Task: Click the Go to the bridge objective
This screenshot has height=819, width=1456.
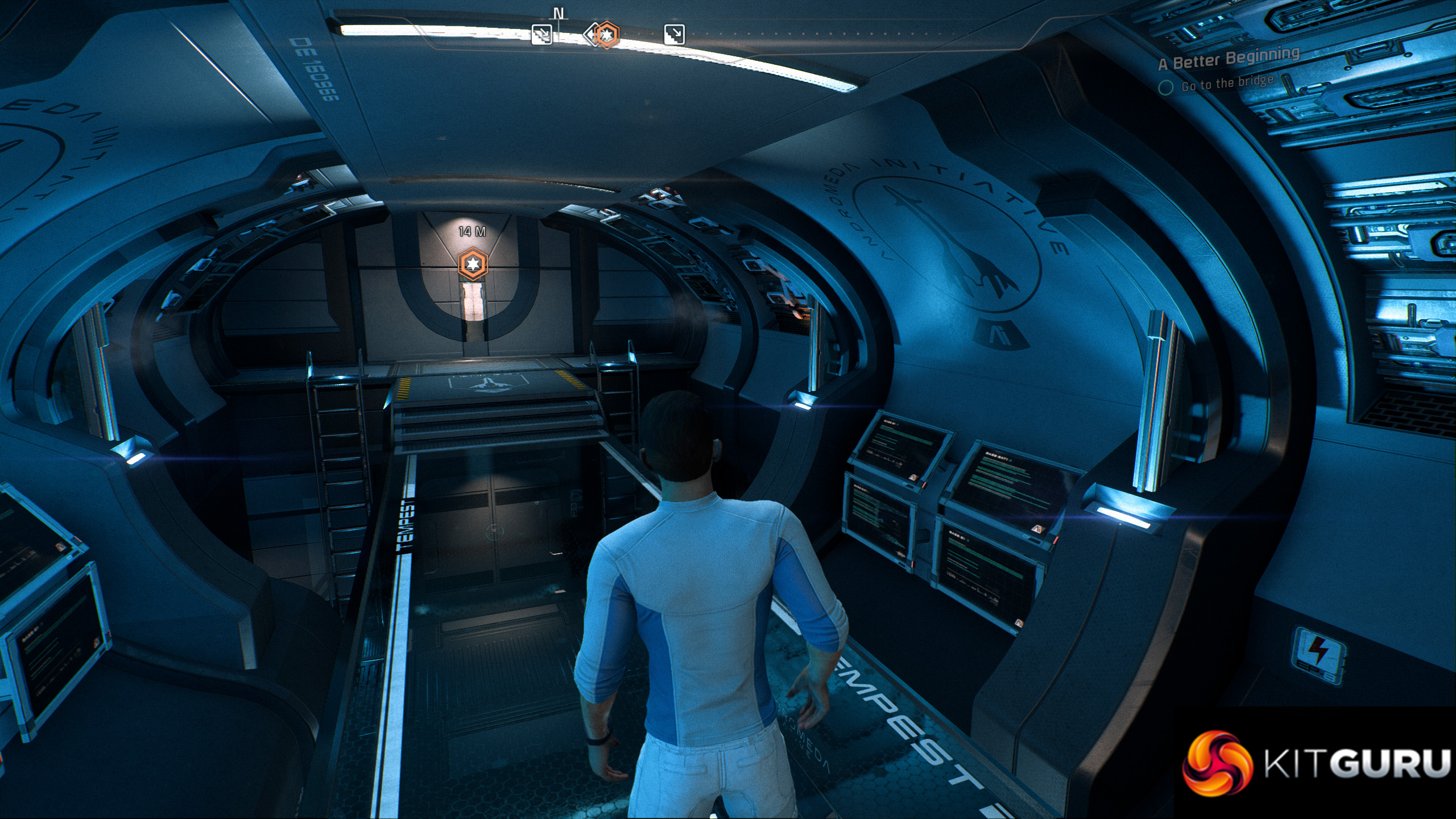Action: pyautogui.click(x=1227, y=84)
